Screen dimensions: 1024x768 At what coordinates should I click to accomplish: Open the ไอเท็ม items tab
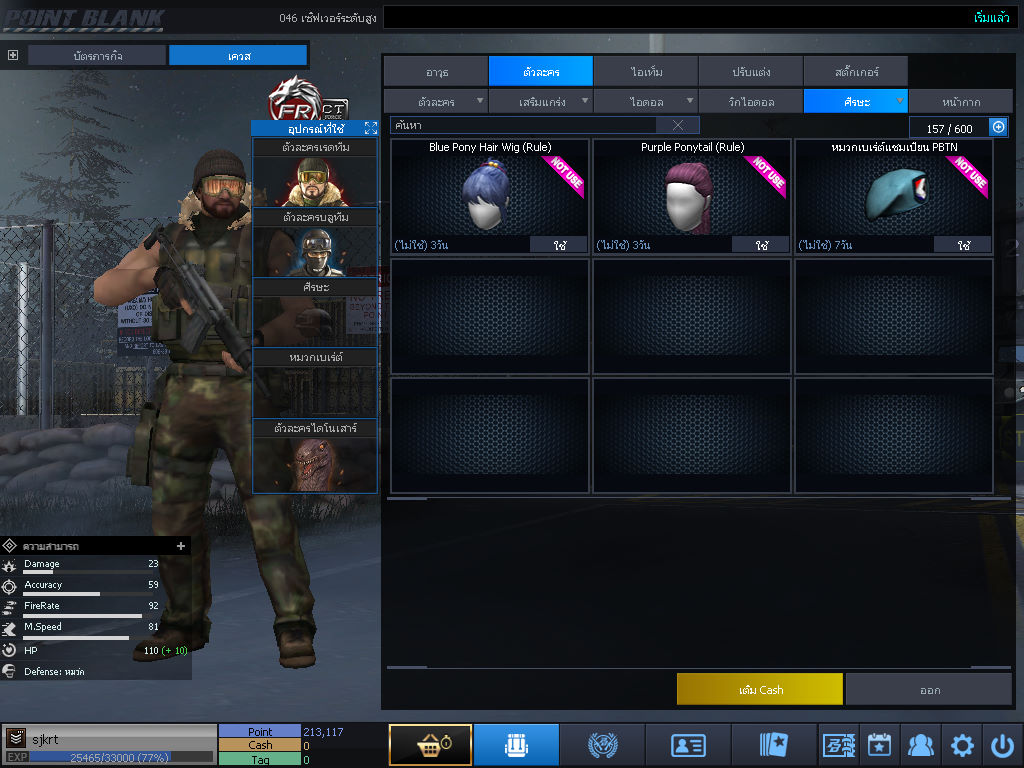646,71
